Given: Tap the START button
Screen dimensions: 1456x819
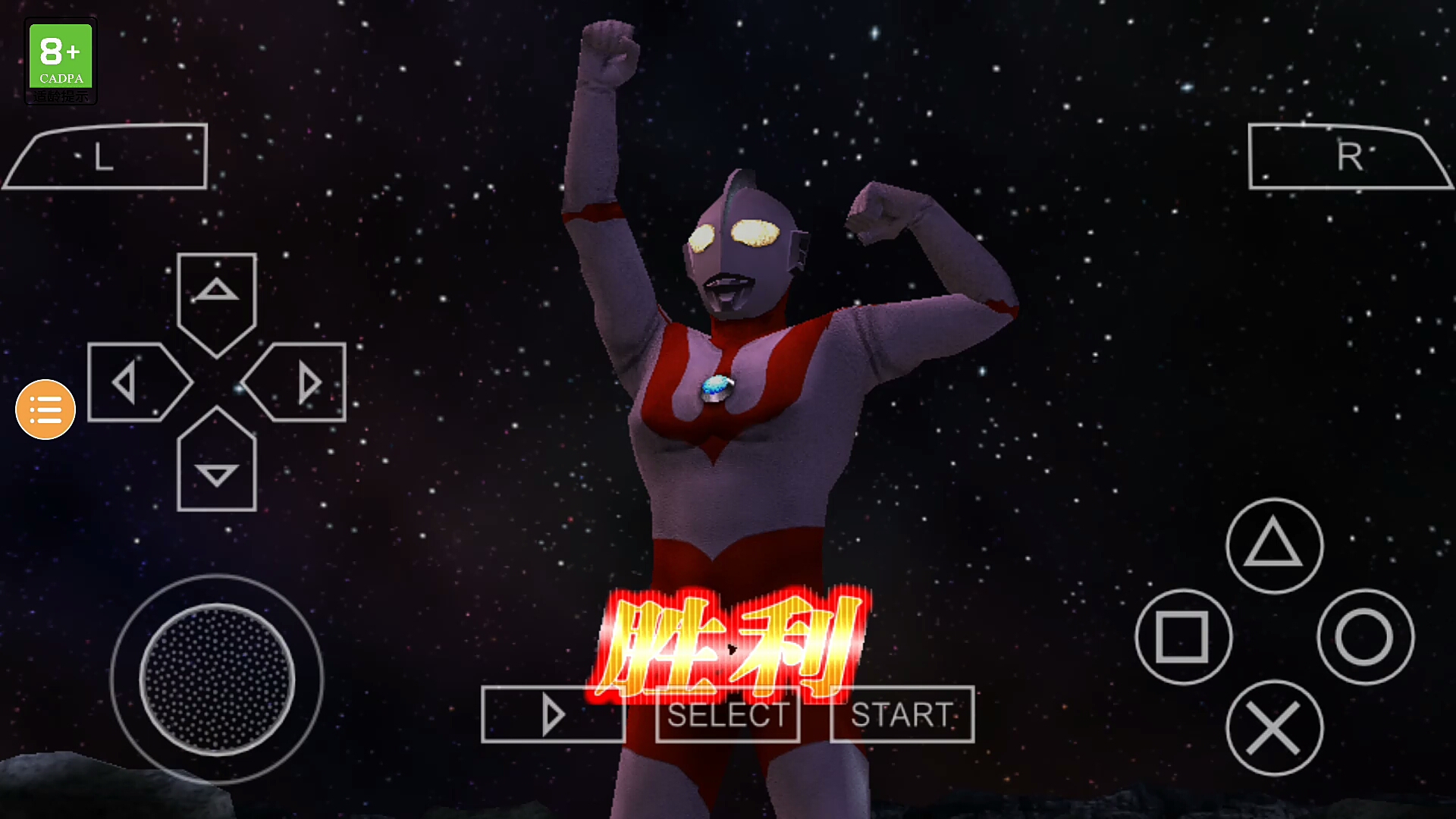Looking at the screenshot, I should click(902, 714).
